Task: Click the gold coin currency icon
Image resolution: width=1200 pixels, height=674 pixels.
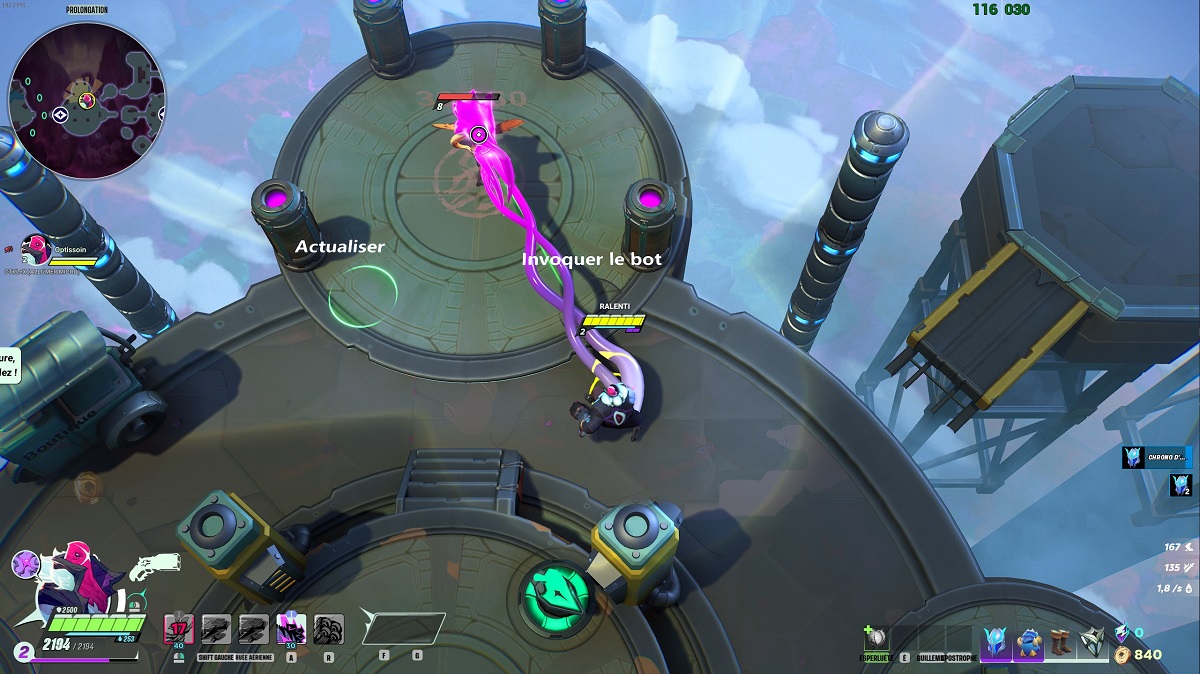Action: (1122, 655)
